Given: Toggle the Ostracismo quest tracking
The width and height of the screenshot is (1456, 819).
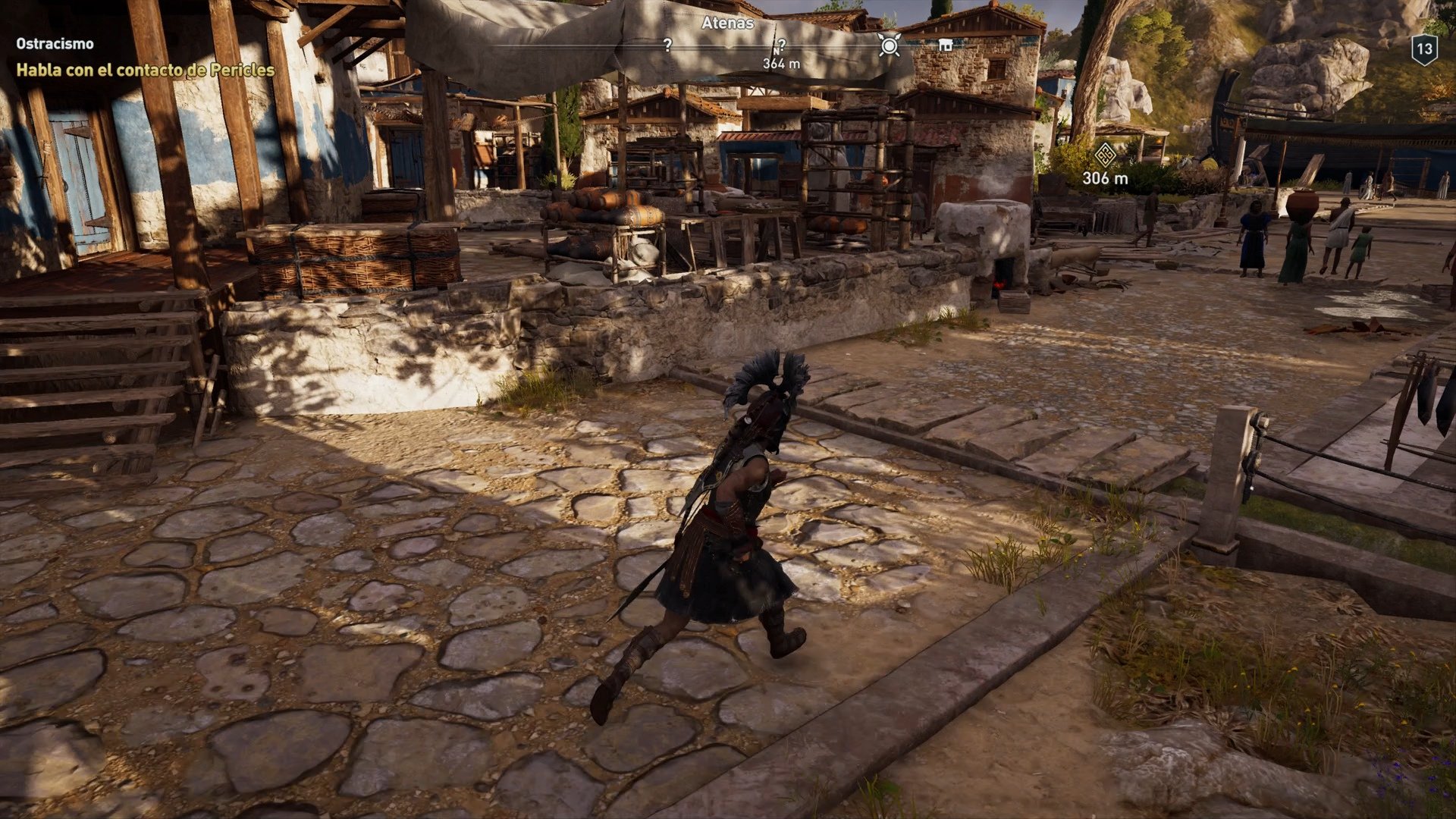Looking at the screenshot, I should (x=54, y=43).
